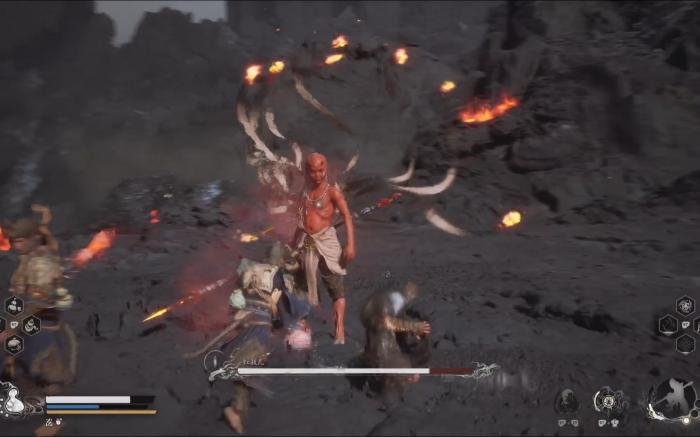Activate the top spell in the left hexagon cluster
This screenshot has width=700, height=437.
point(14,306)
